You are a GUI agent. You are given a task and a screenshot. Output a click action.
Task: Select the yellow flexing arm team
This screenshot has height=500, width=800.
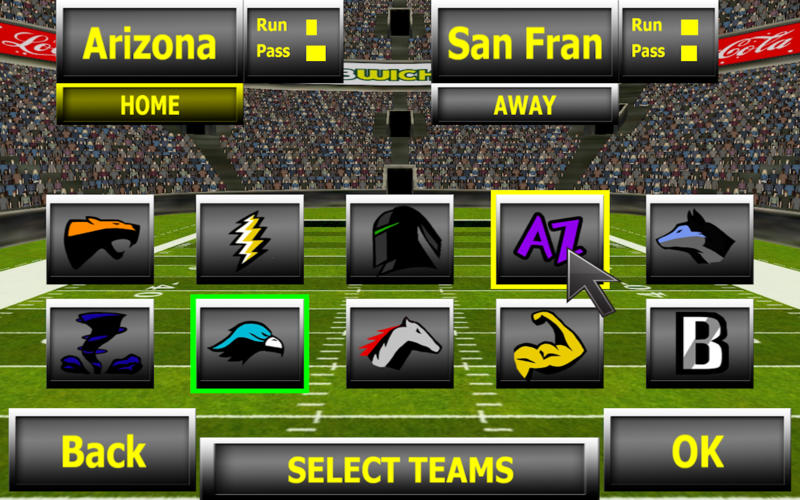point(549,344)
